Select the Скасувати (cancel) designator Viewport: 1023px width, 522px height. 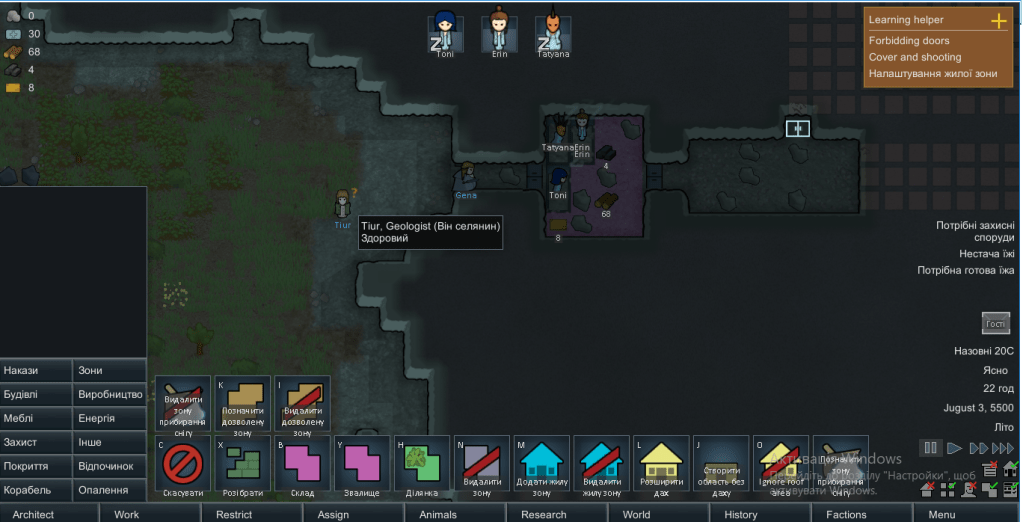coord(183,465)
